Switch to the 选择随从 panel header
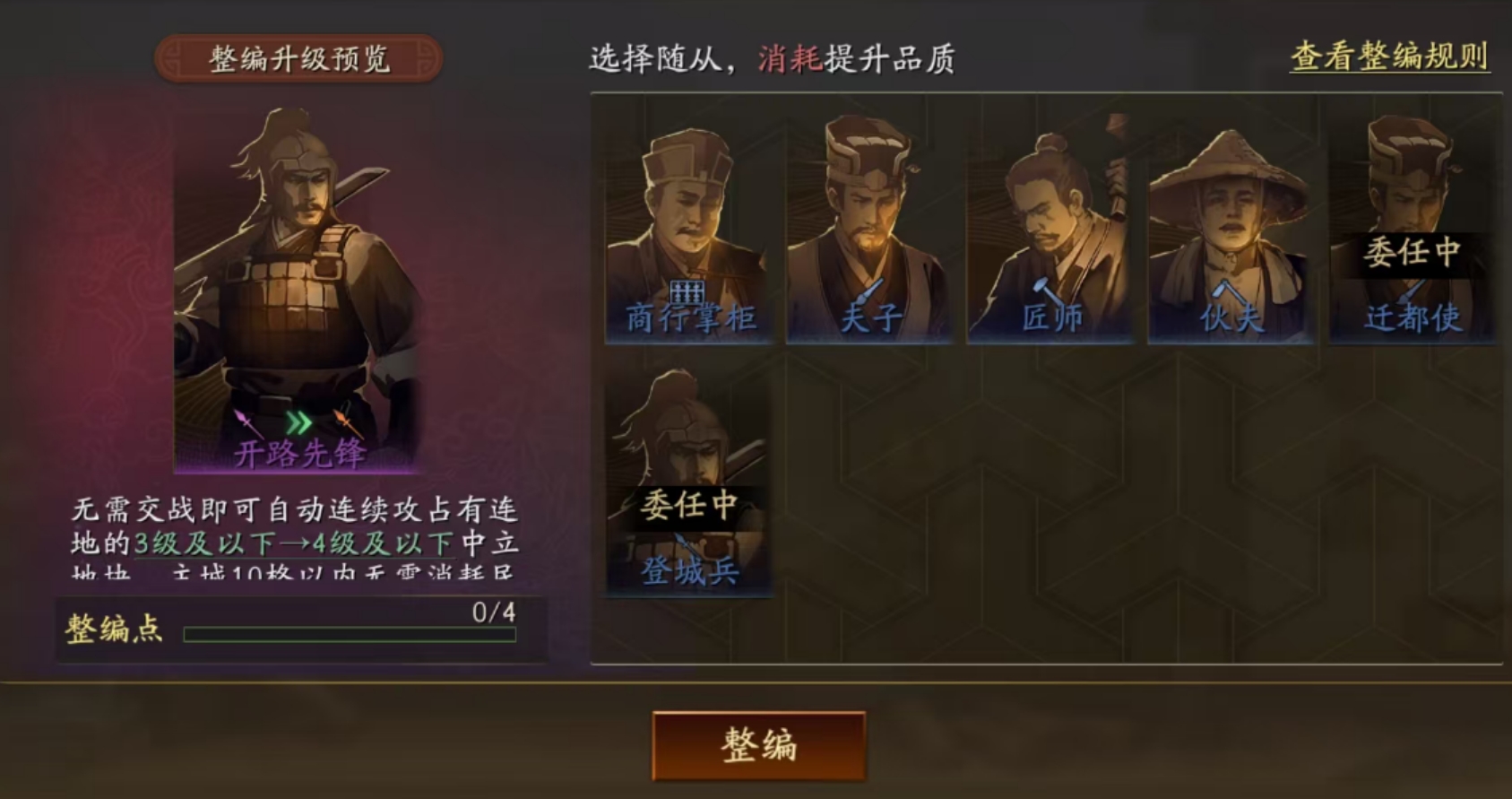 pos(773,56)
